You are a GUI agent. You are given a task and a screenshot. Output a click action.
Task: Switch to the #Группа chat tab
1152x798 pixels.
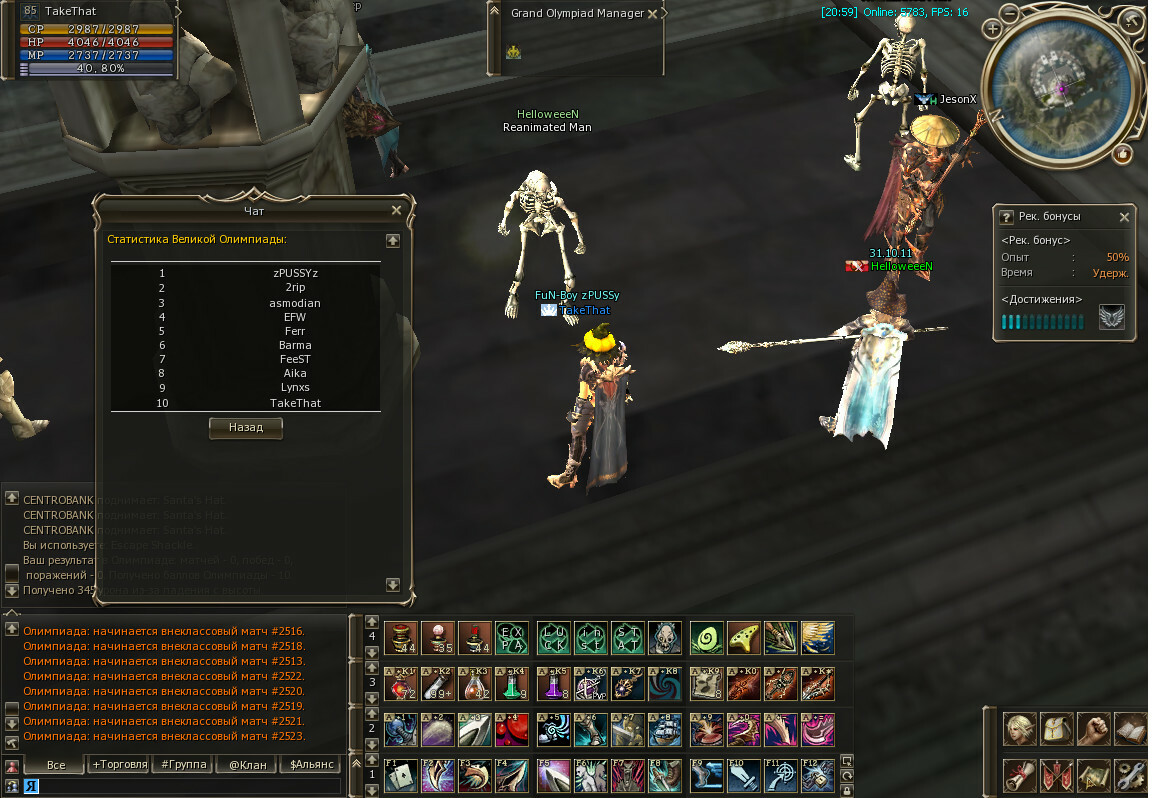pos(181,764)
